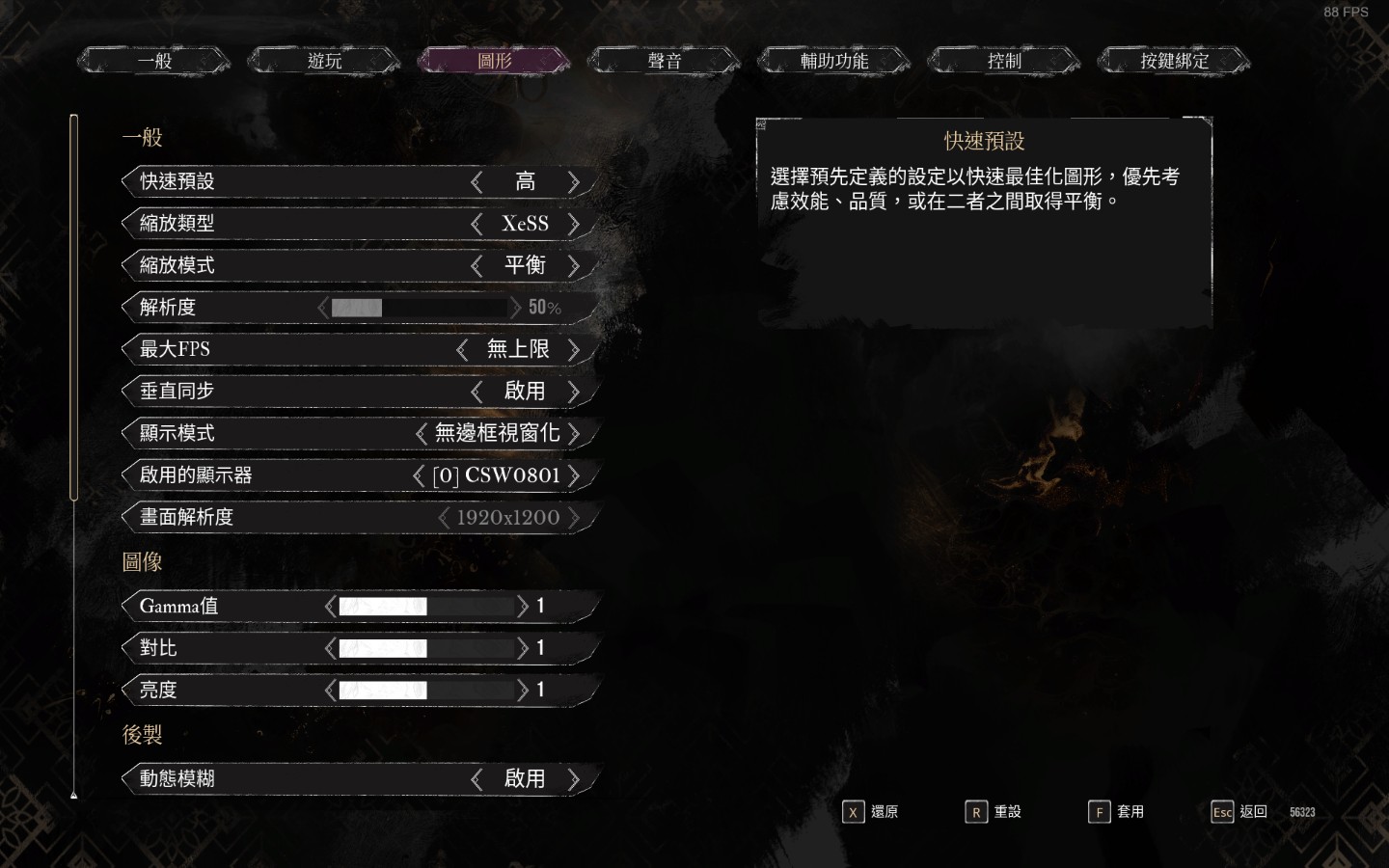Select the 聲音 tab

click(x=665, y=61)
